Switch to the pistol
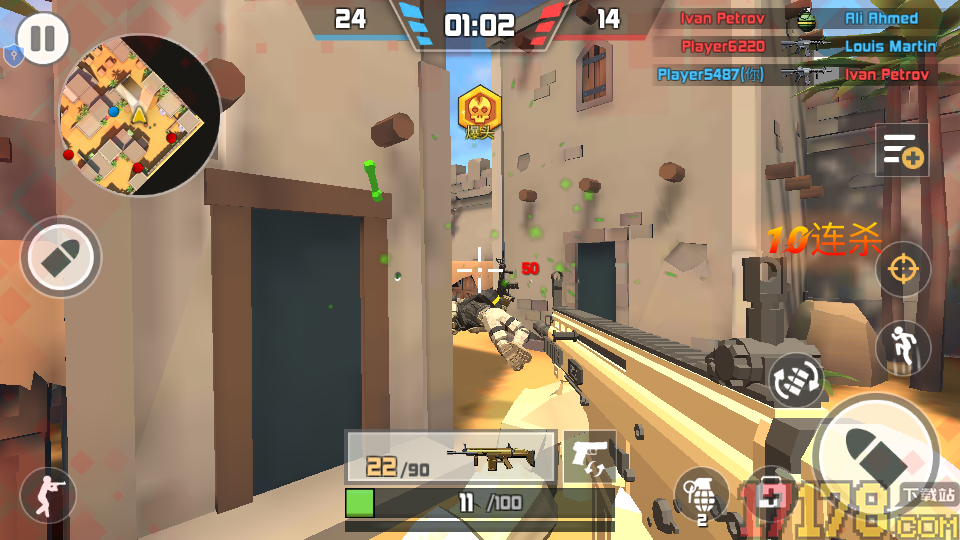The height and width of the screenshot is (540, 960). point(590,456)
